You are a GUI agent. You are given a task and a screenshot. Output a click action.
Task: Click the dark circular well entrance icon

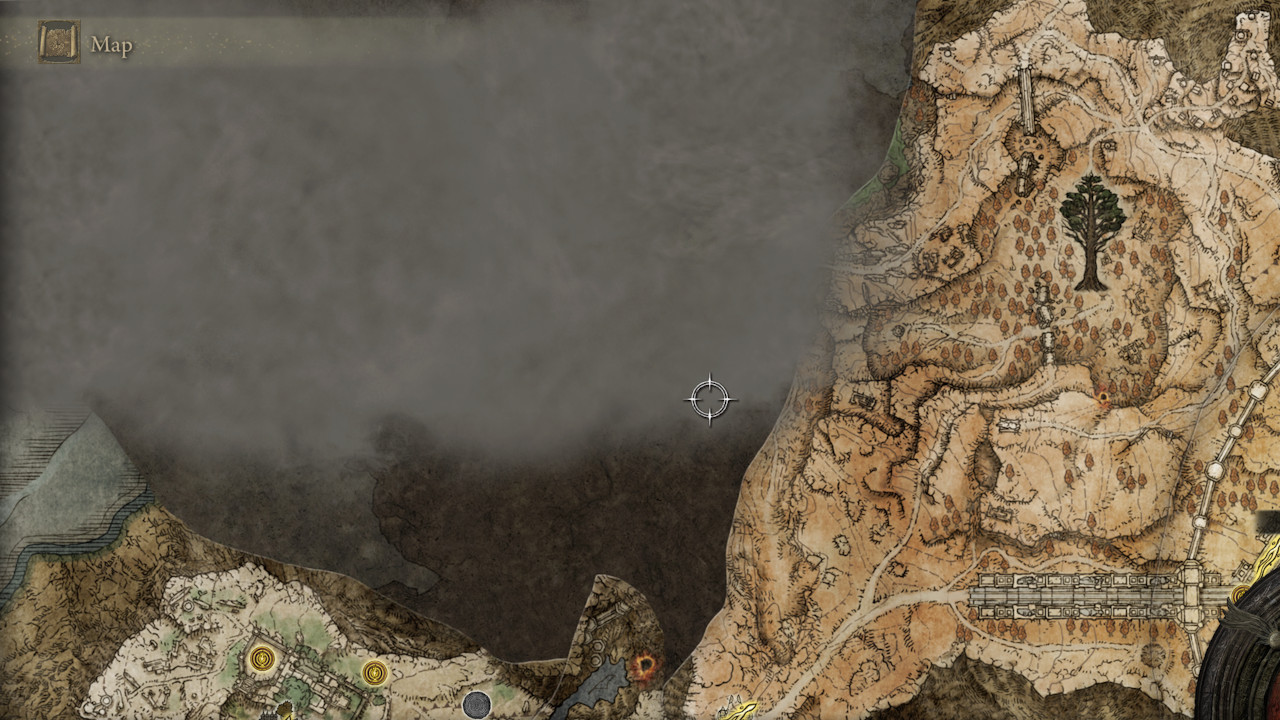[478, 706]
